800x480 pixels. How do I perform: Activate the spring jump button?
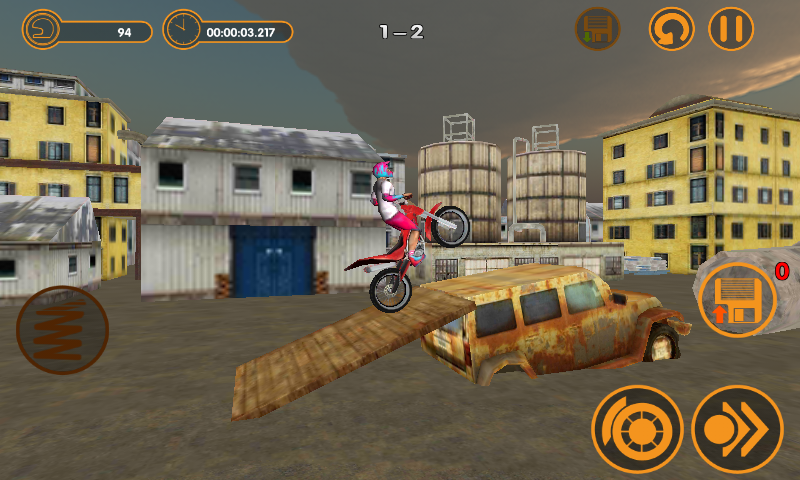tap(62, 330)
